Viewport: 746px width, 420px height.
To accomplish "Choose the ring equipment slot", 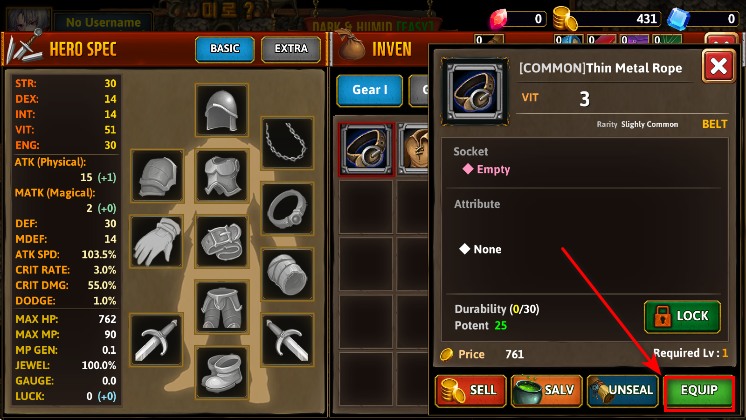I will [x=287, y=207].
